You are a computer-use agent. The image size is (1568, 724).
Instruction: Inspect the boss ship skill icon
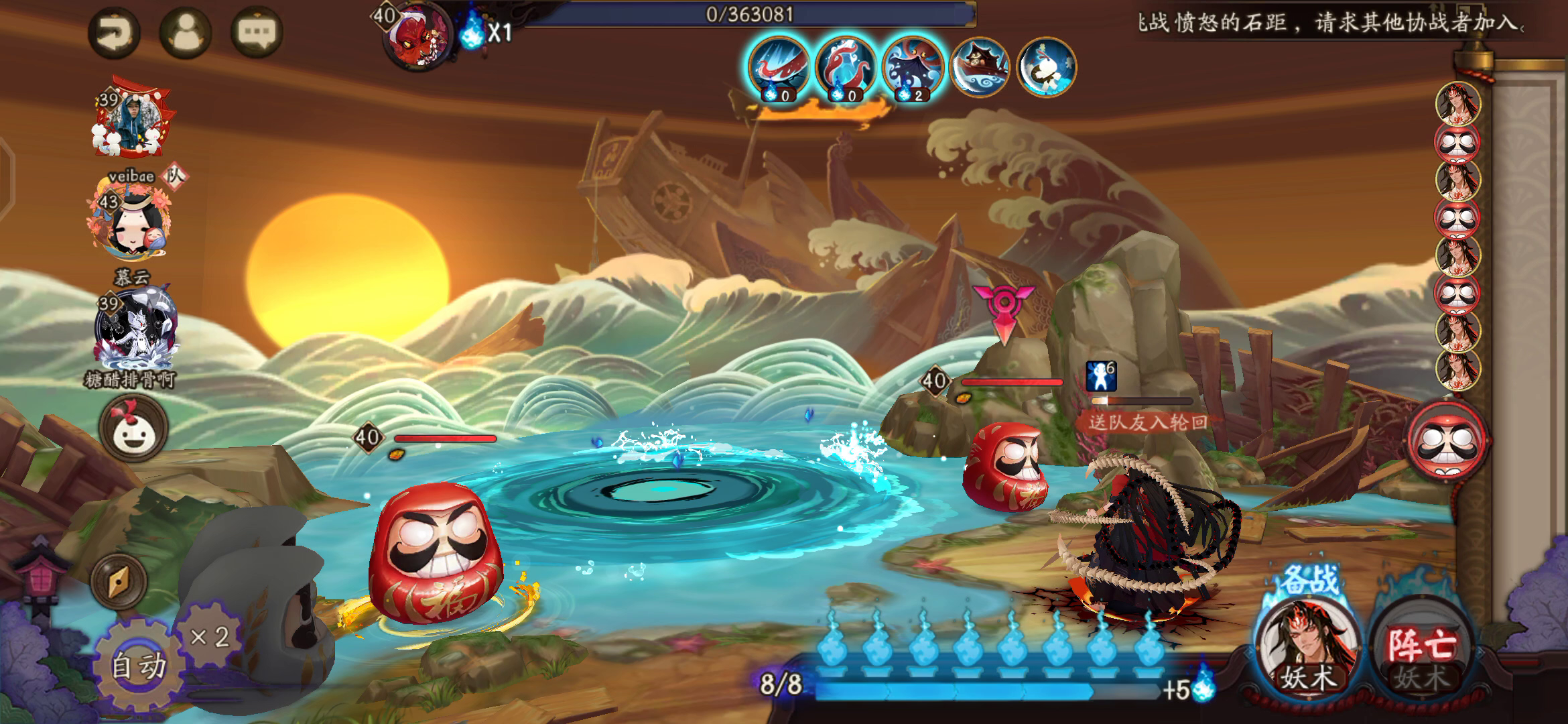pos(980,67)
